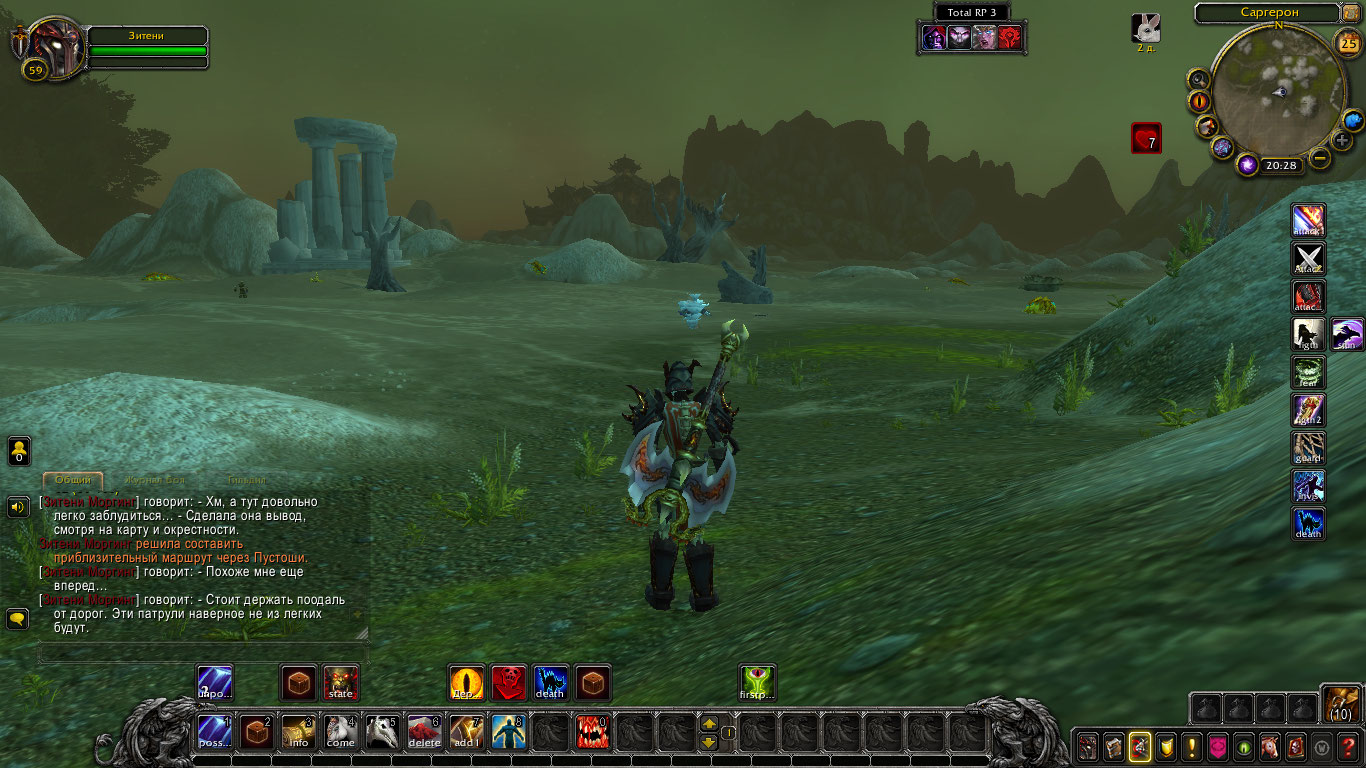Use the 'stun' ability on the side bar
The width and height of the screenshot is (1366, 768).
1347,334
